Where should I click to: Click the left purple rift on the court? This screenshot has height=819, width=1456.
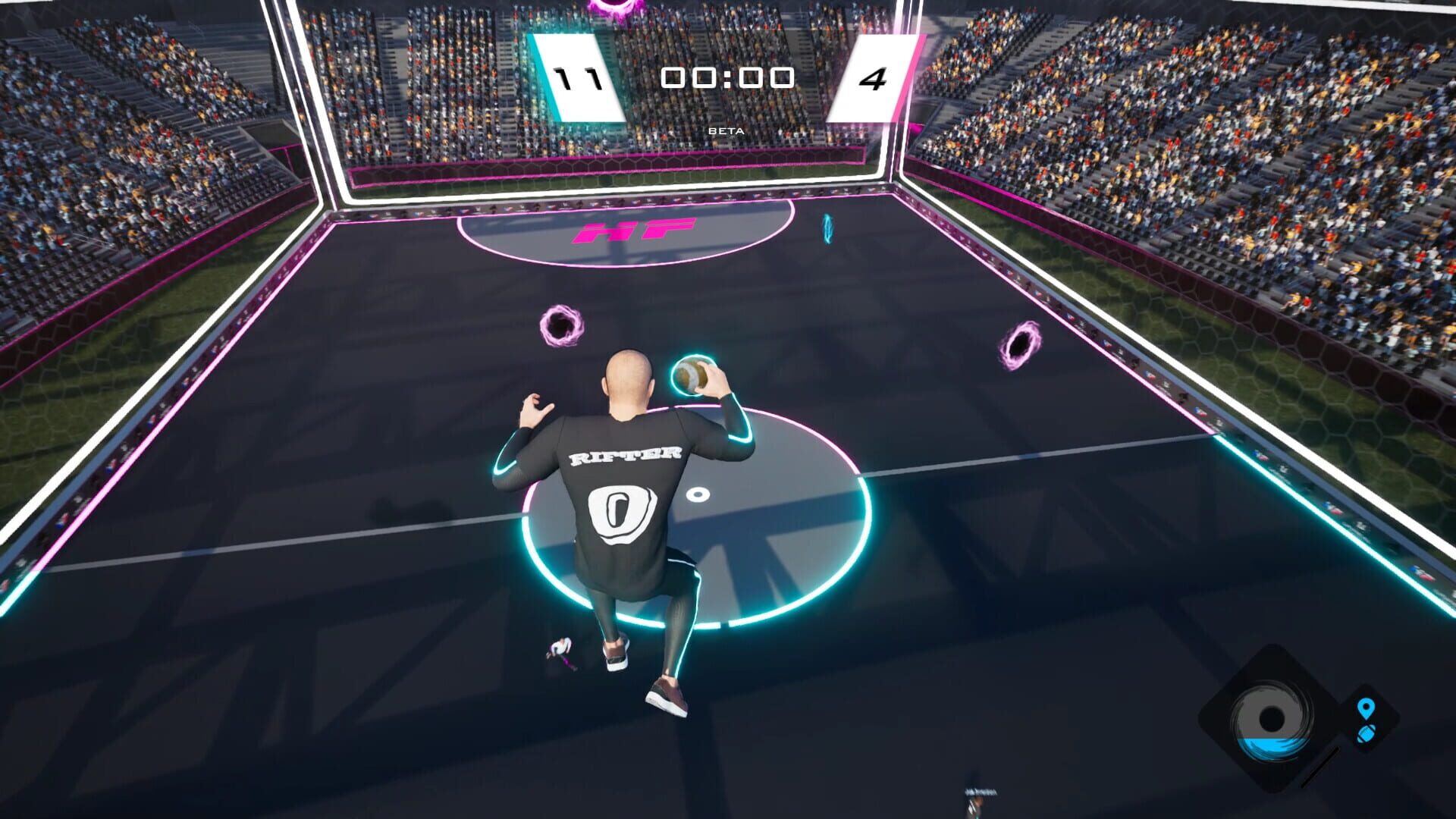(x=561, y=327)
